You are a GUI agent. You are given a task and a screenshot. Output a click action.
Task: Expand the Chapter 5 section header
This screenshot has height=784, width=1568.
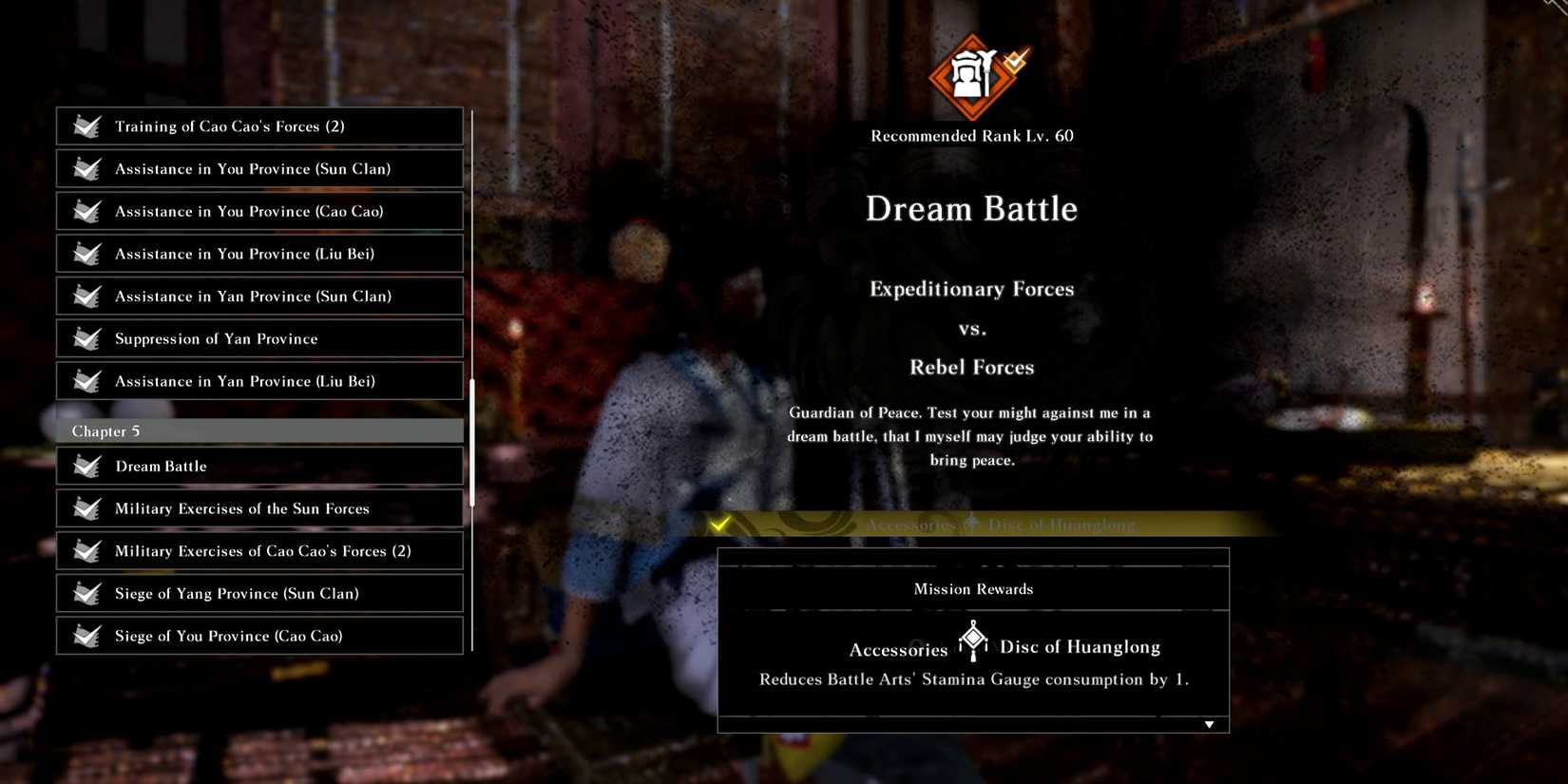[258, 430]
